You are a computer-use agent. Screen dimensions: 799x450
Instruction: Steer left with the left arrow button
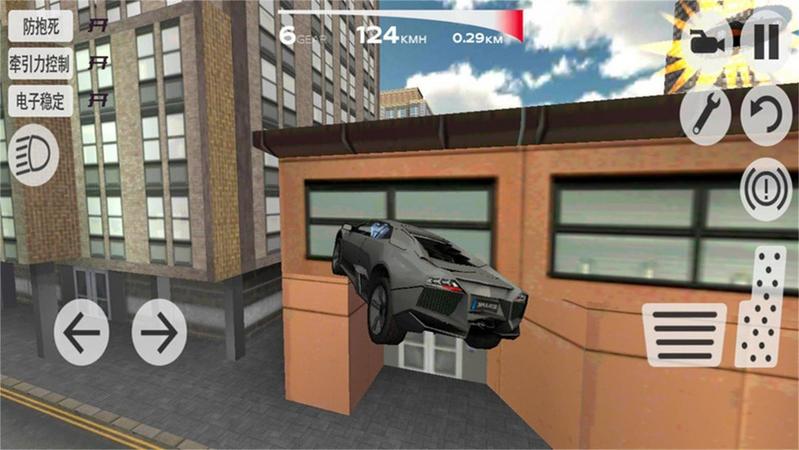(82, 332)
